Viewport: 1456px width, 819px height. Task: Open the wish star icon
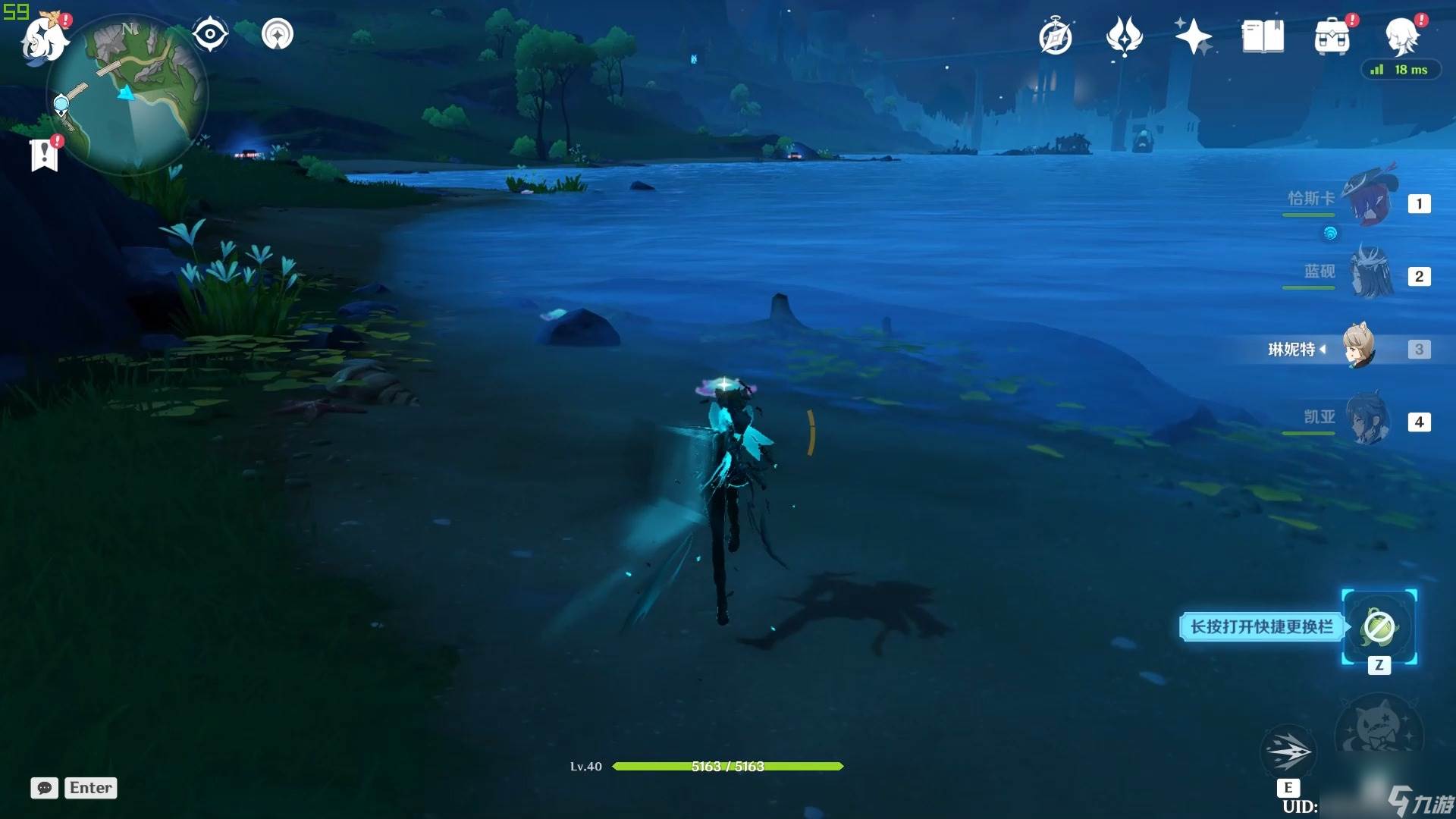tap(1194, 36)
